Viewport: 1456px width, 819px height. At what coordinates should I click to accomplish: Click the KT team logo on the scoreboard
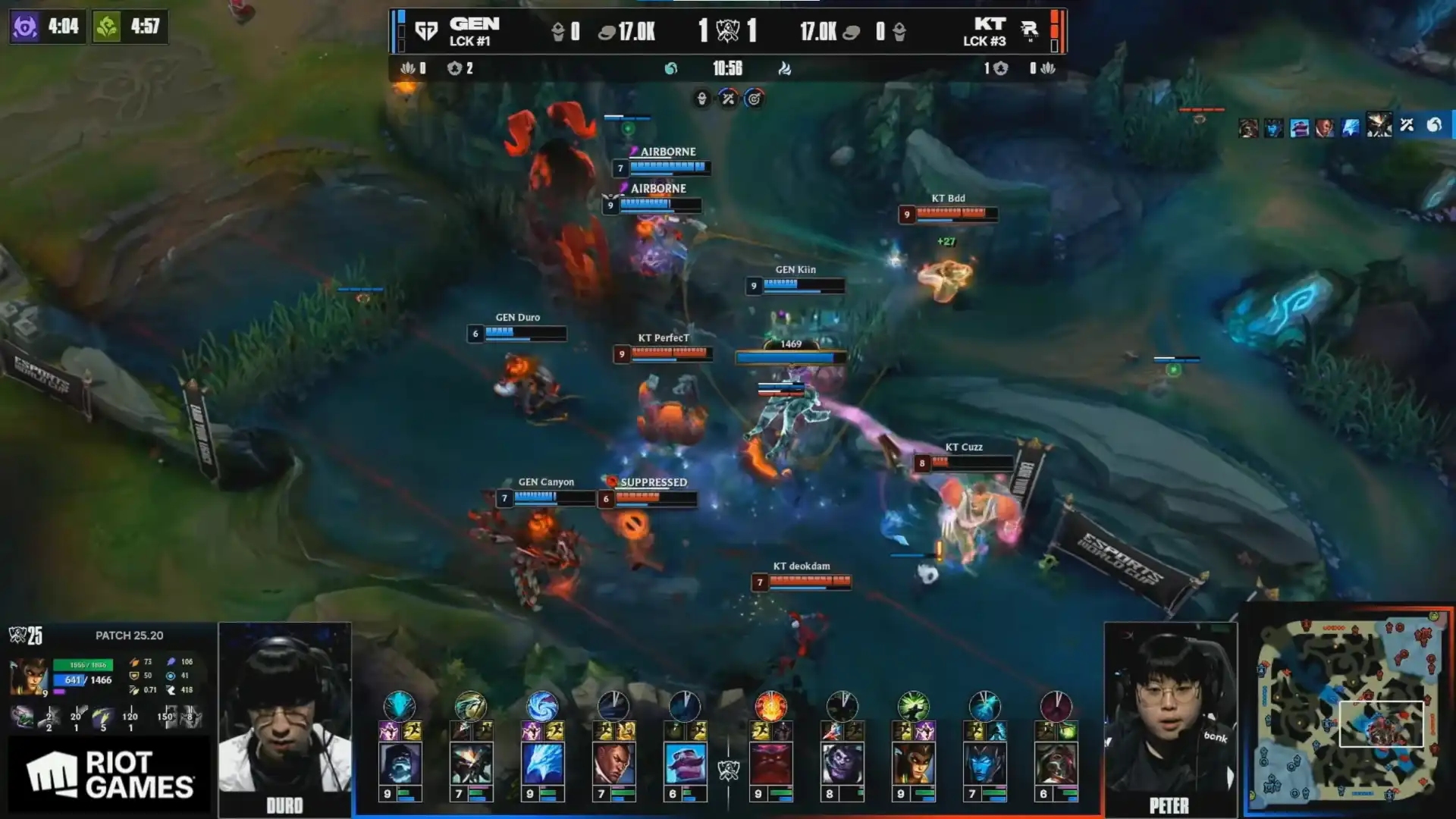[1029, 30]
